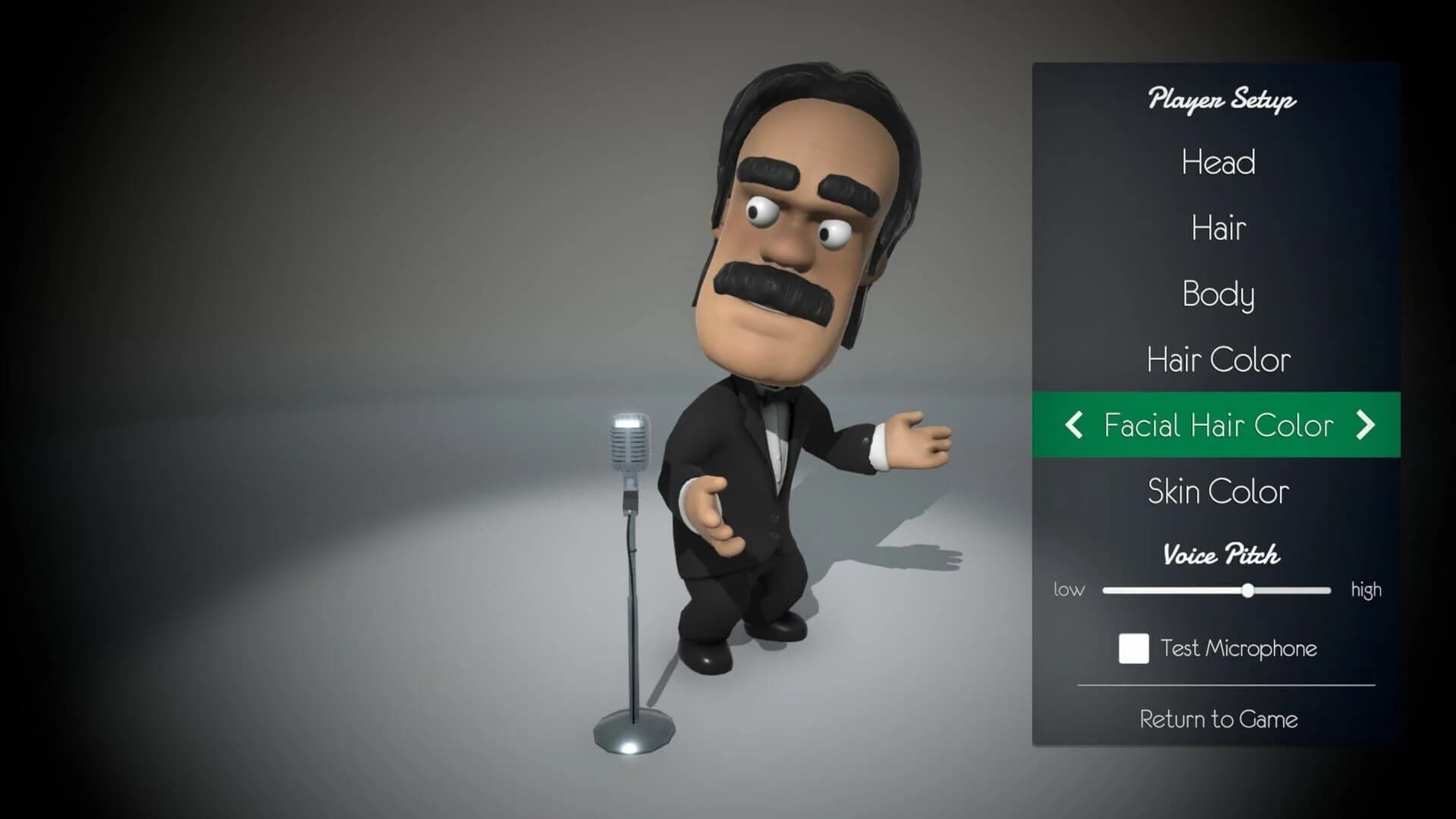Select the Body option in Player Setup

[x=1217, y=295]
